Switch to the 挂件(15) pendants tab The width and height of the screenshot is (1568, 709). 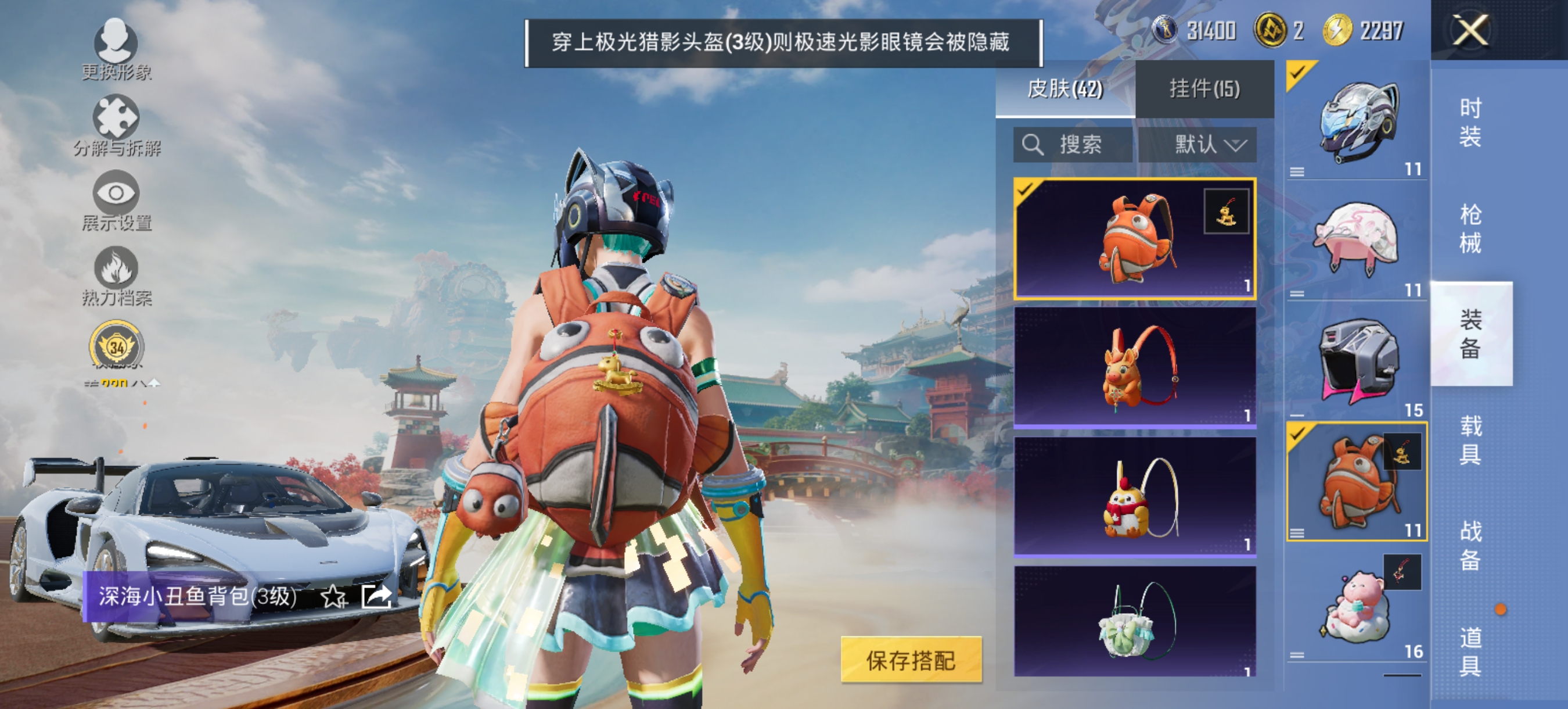point(1205,88)
